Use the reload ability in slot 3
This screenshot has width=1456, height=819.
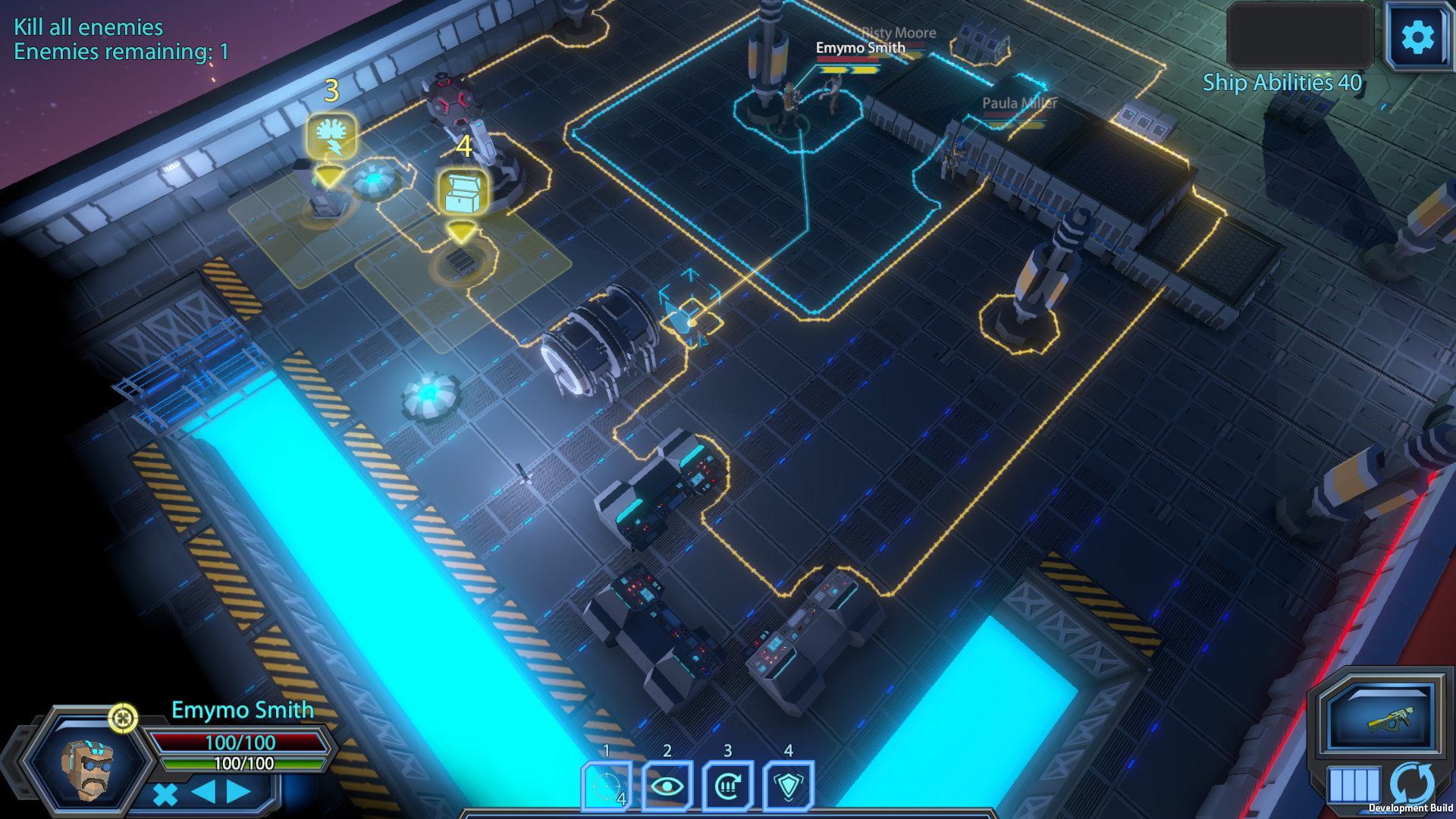(727, 786)
